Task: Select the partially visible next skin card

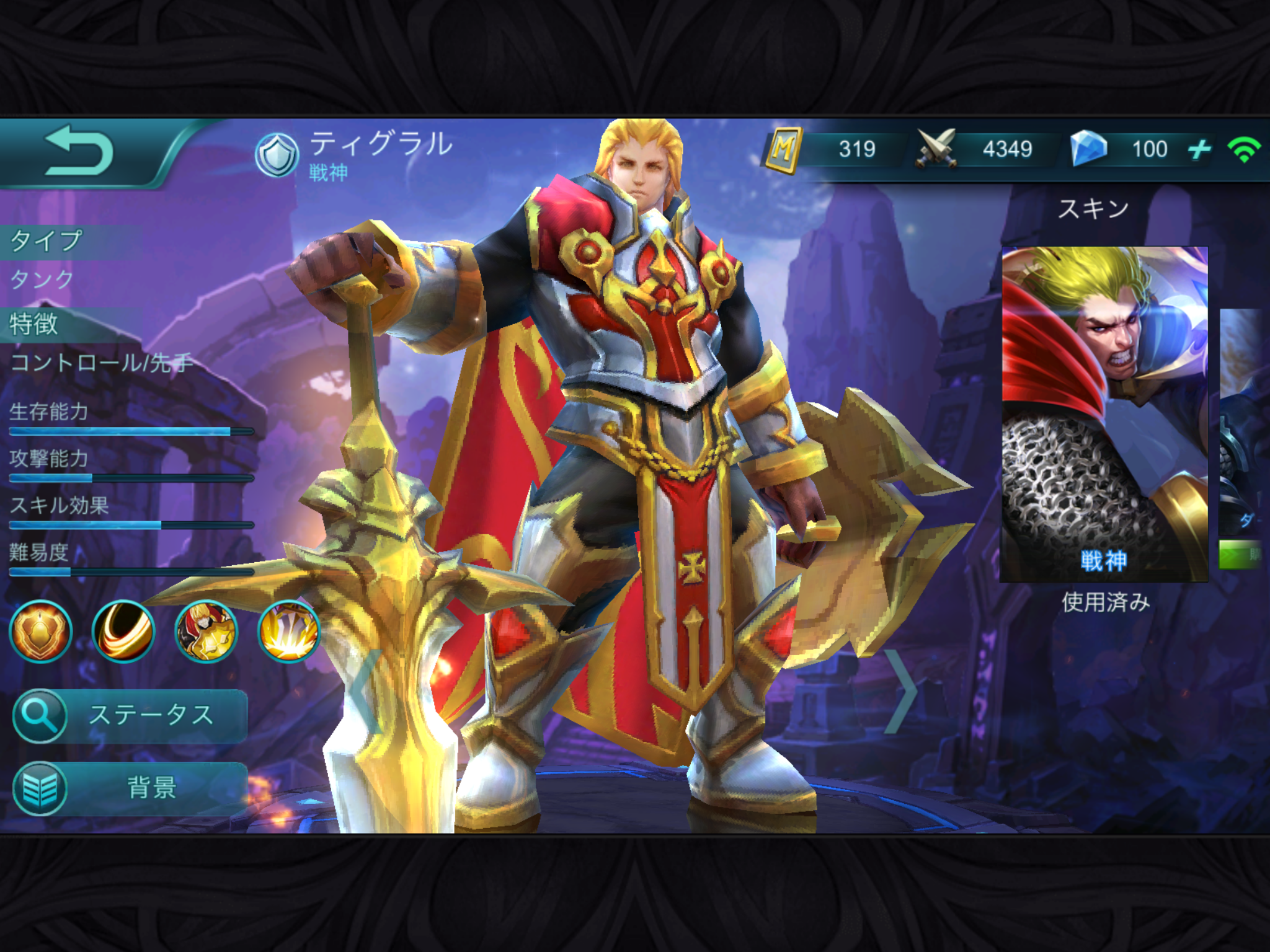Action: (x=1244, y=421)
